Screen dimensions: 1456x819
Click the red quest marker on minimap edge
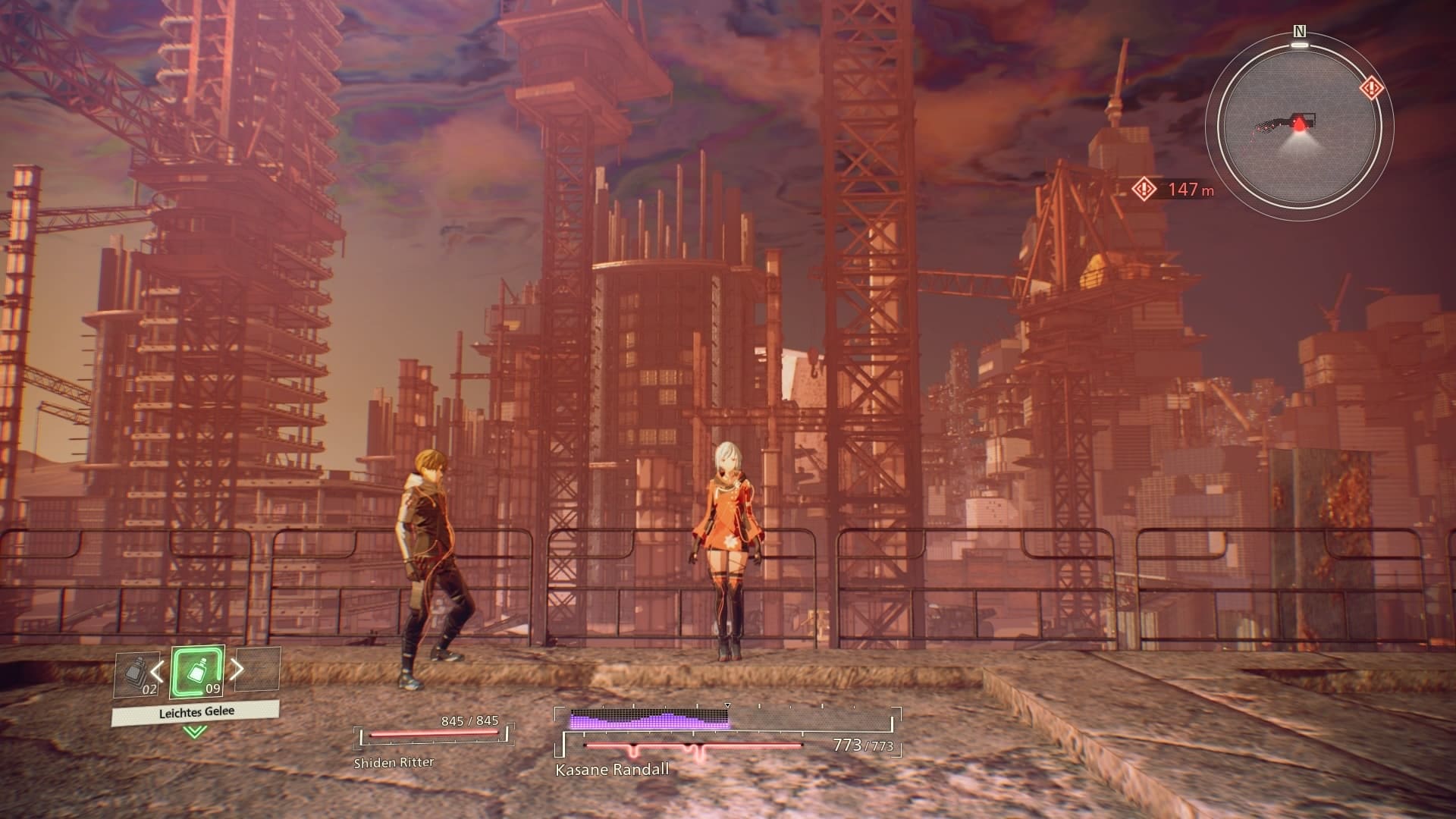(x=1371, y=89)
